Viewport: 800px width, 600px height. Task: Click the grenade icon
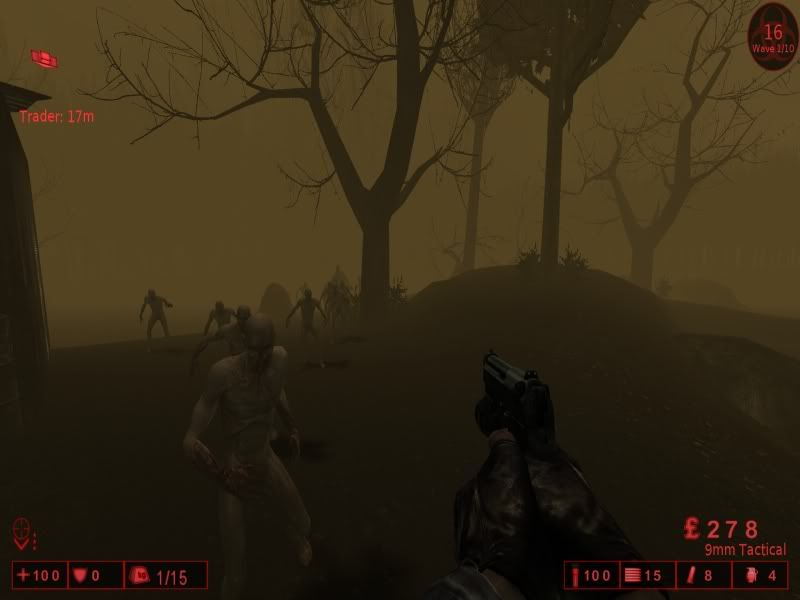click(x=751, y=576)
